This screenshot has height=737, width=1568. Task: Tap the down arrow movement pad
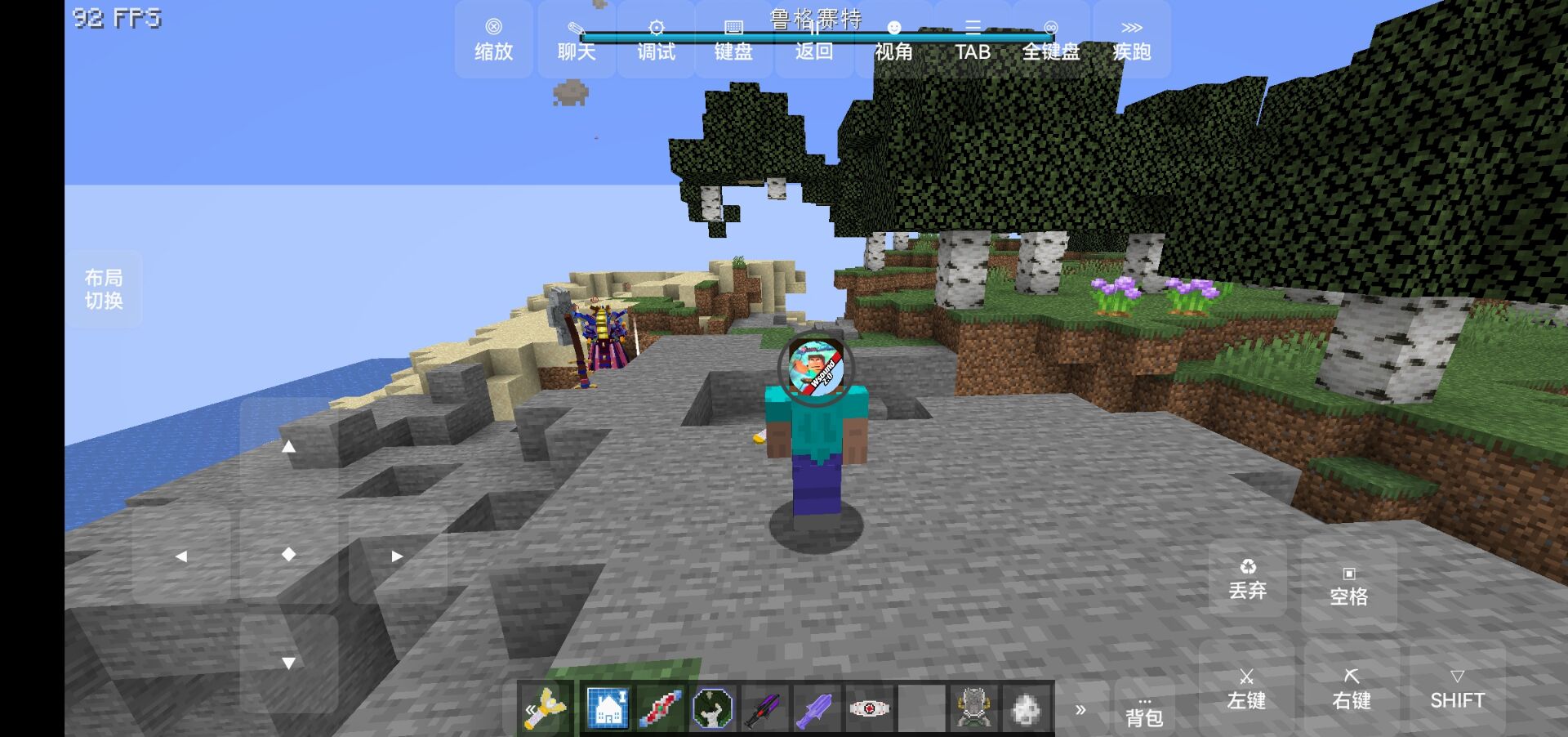[x=288, y=663]
